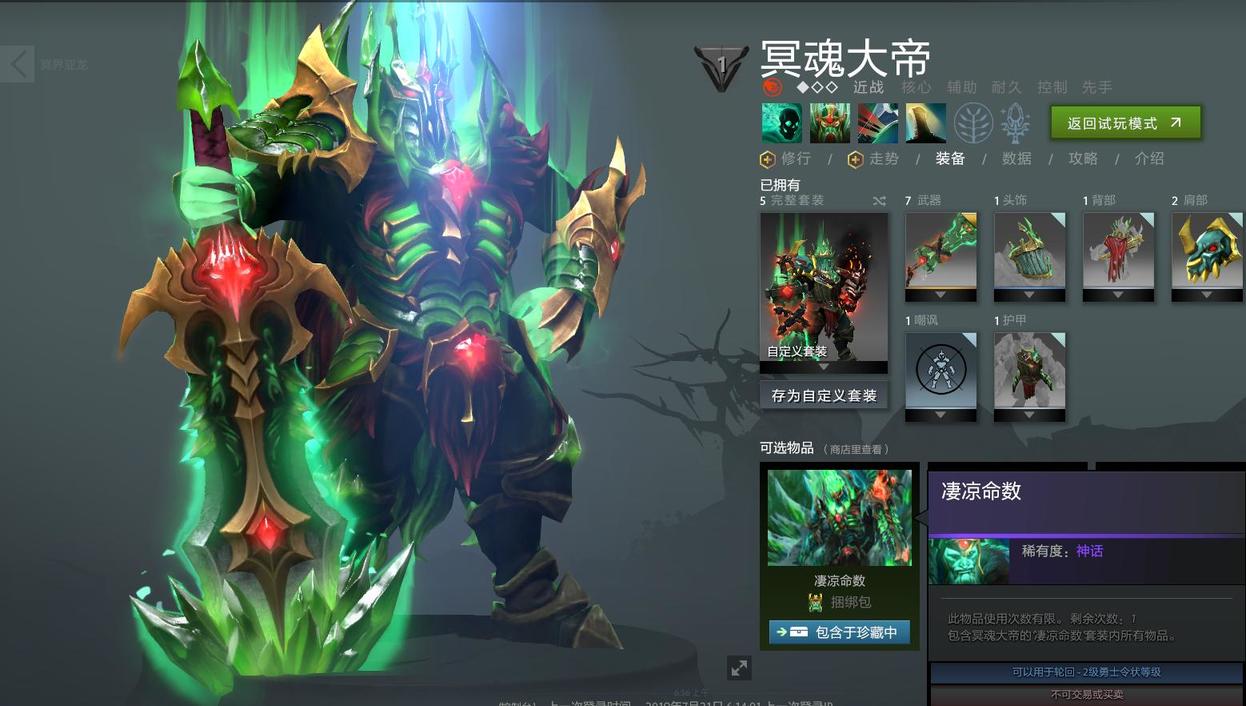Select the green skull ability icon
This screenshot has height=706, width=1246.
(781, 123)
